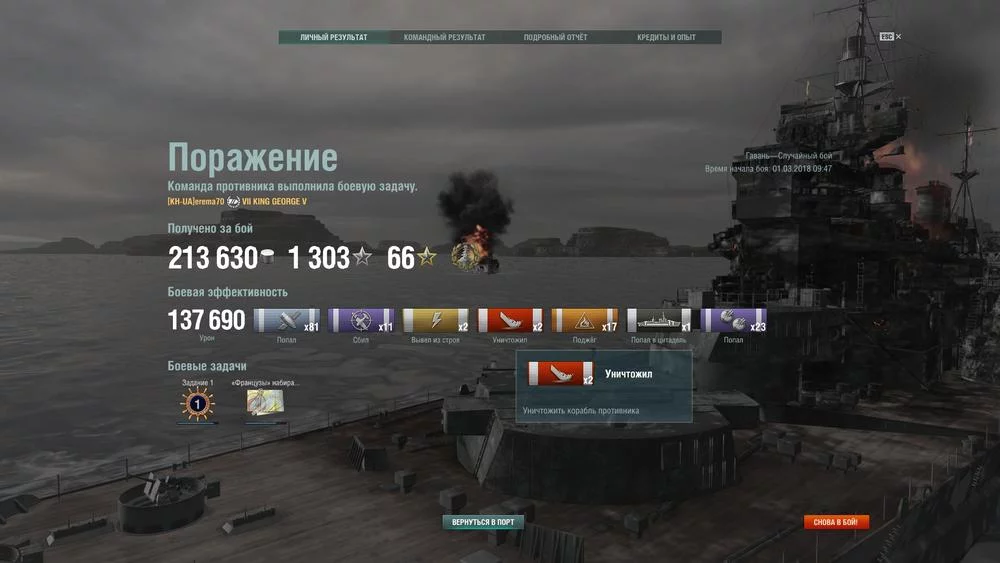Click the achievement medal beside earned experience
Image resolution: width=1000 pixels, height=563 pixels.
coord(466,257)
